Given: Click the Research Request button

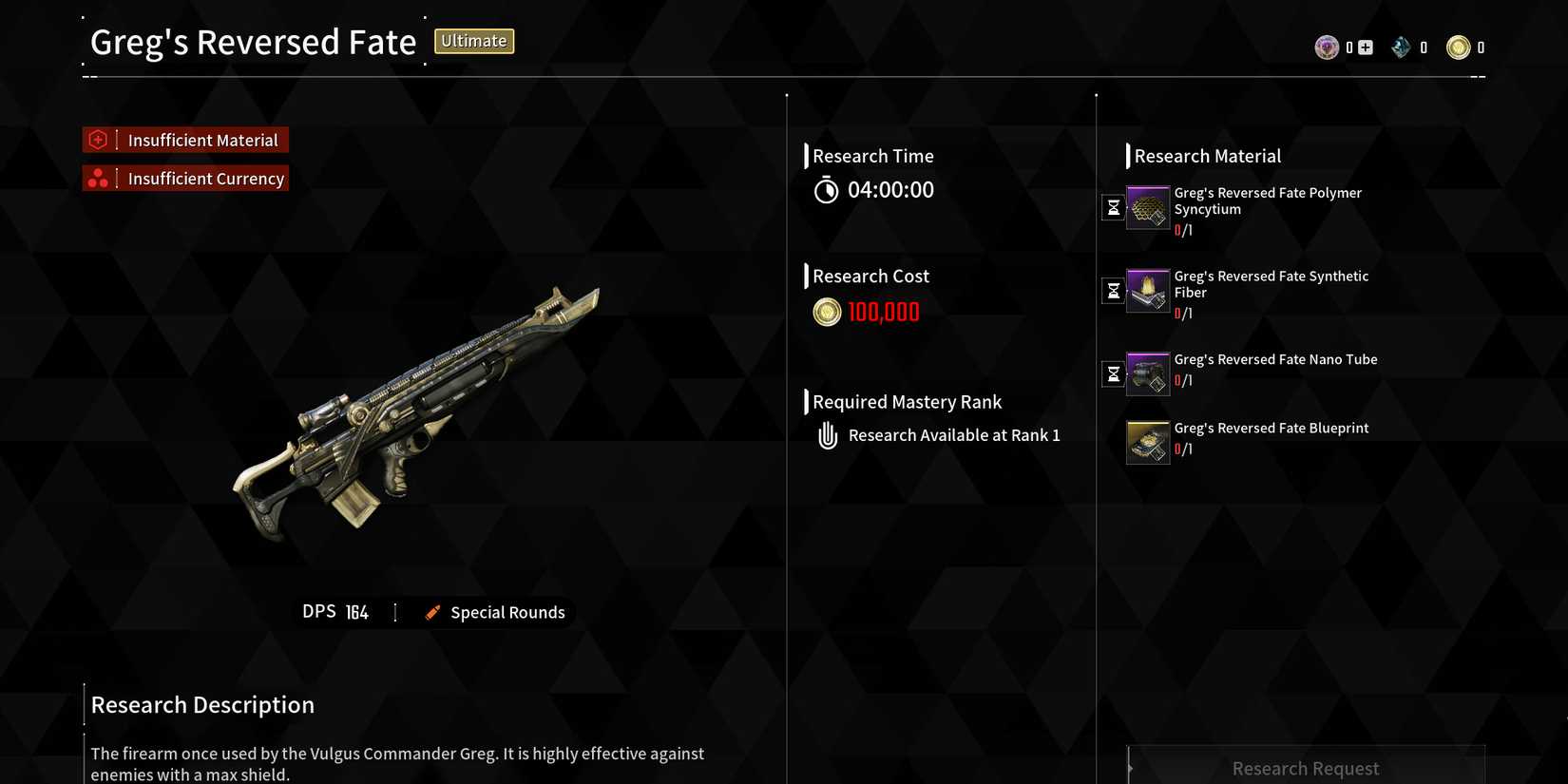Looking at the screenshot, I should click(1305, 767).
